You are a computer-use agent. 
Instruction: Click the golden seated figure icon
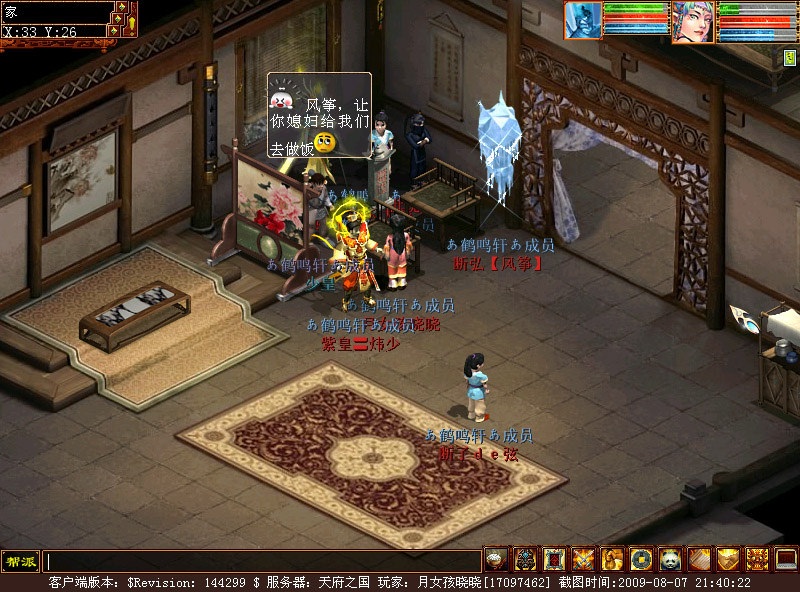612,560
